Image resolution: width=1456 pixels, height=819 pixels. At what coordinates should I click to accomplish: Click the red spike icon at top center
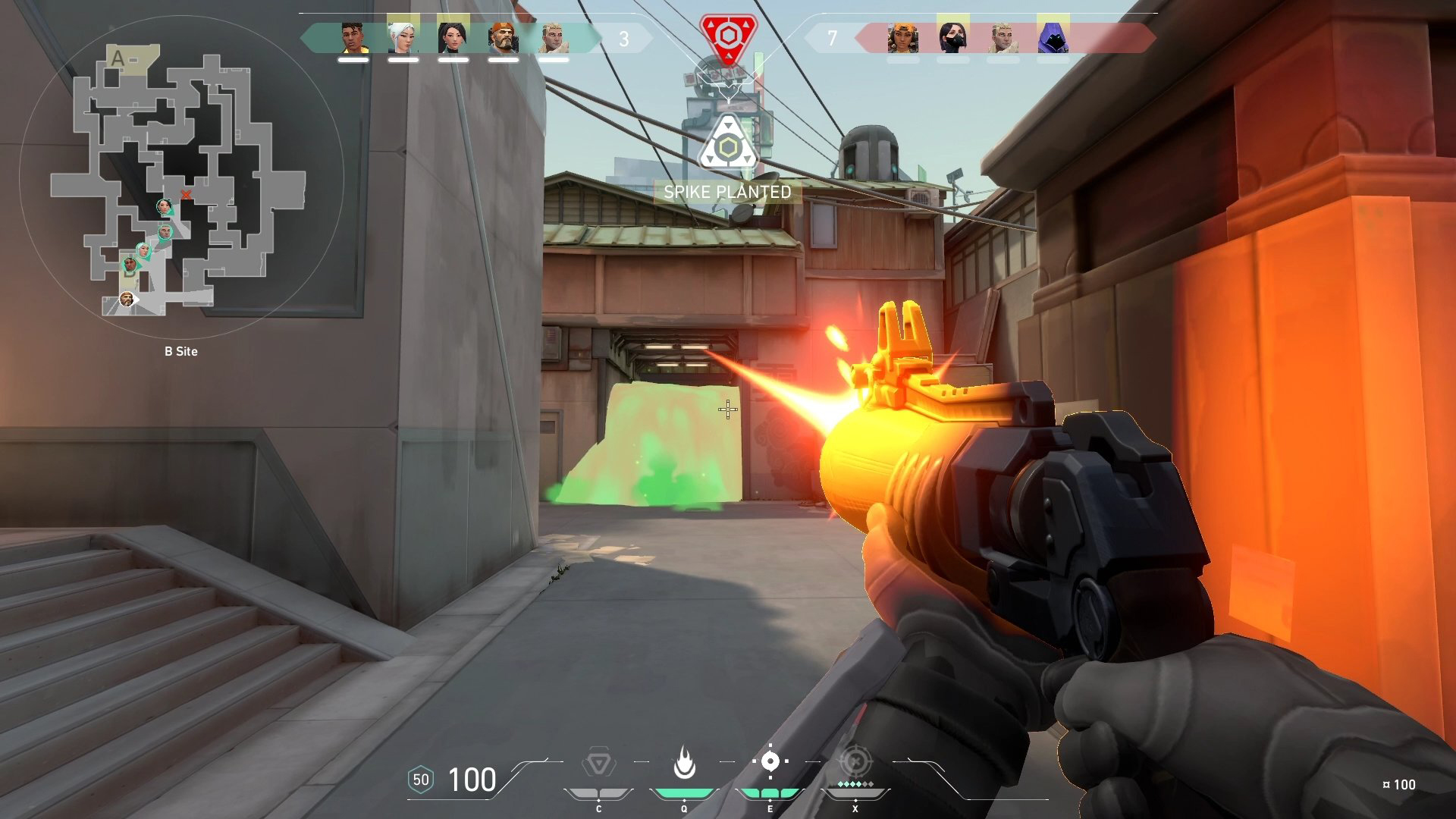point(728,36)
